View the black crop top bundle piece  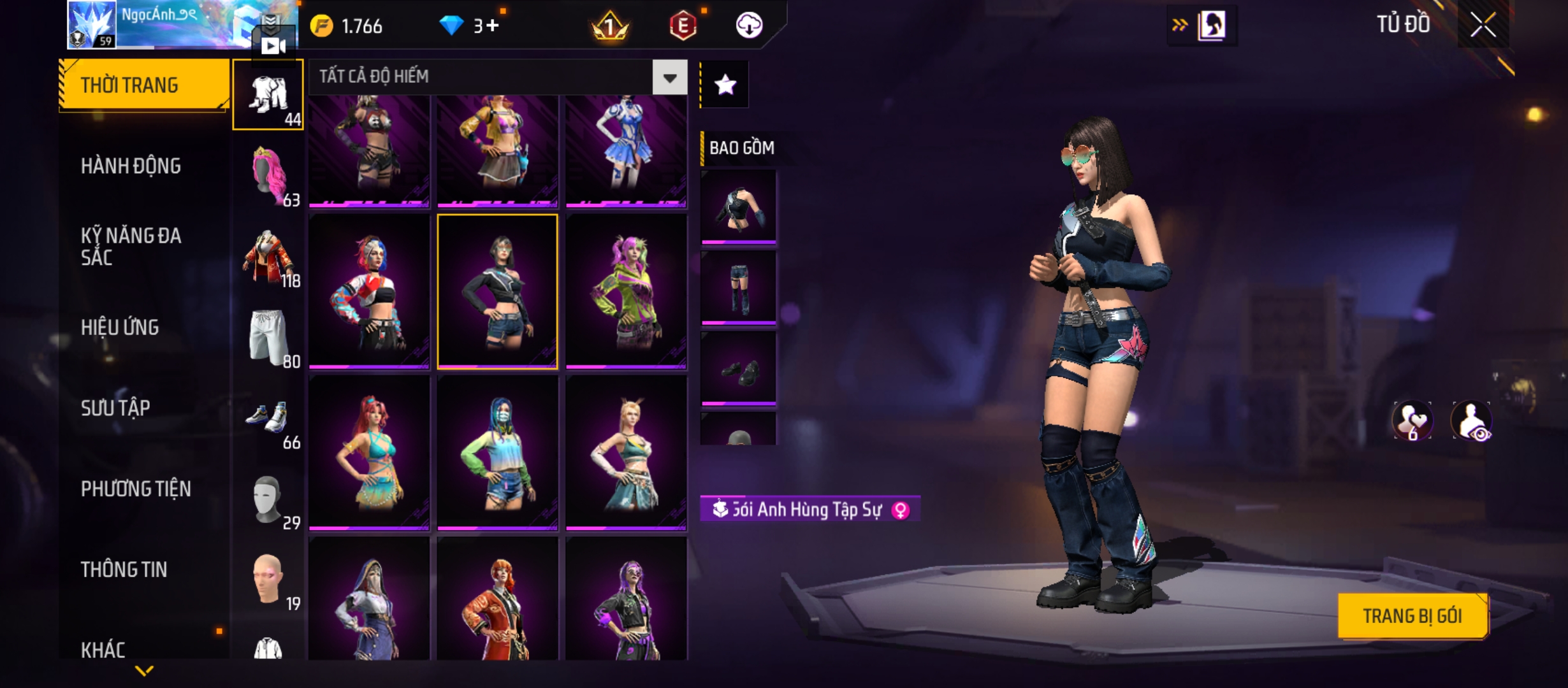[x=739, y=207]
